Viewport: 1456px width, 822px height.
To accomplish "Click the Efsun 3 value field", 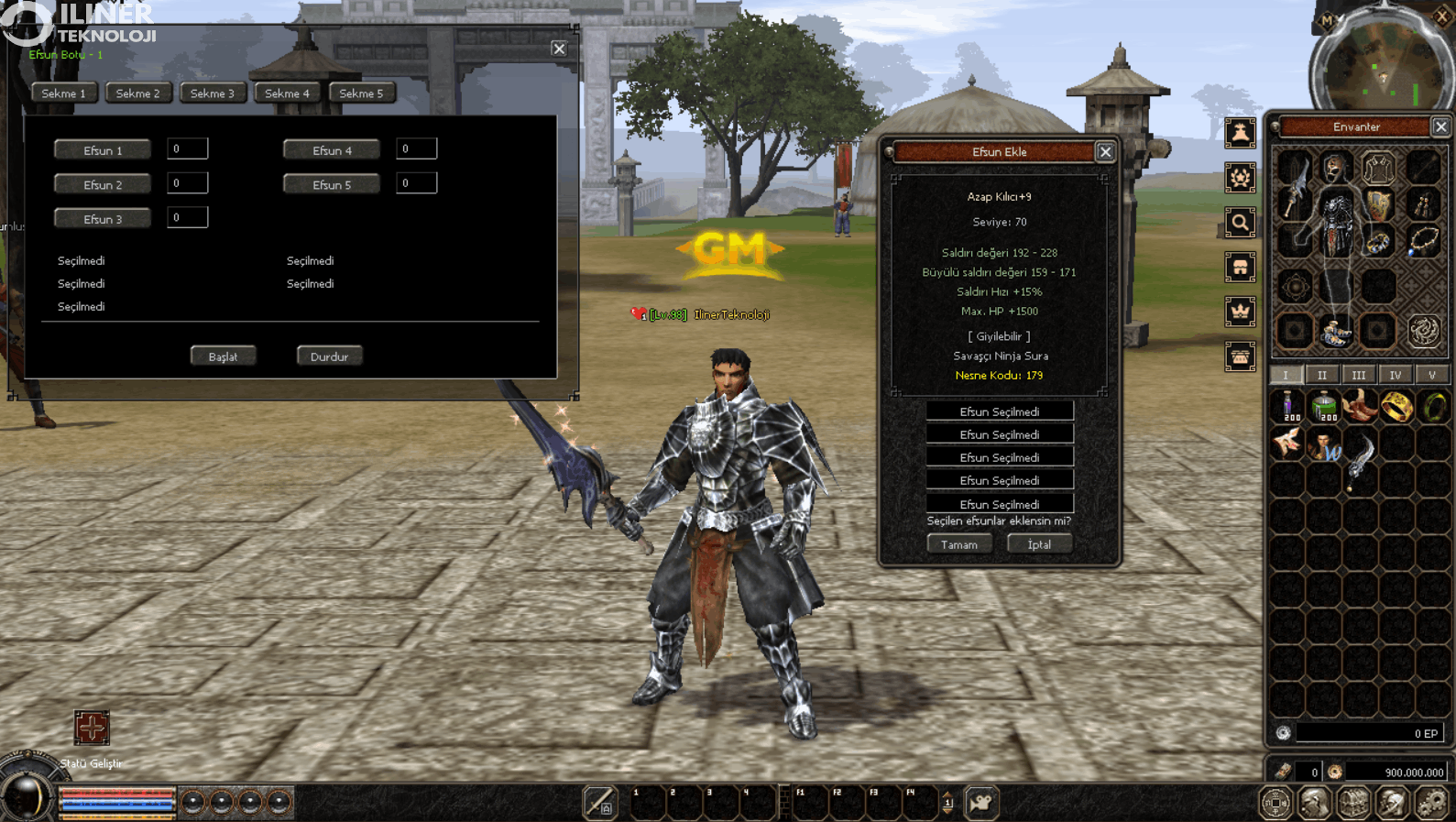I will (187, 217).
